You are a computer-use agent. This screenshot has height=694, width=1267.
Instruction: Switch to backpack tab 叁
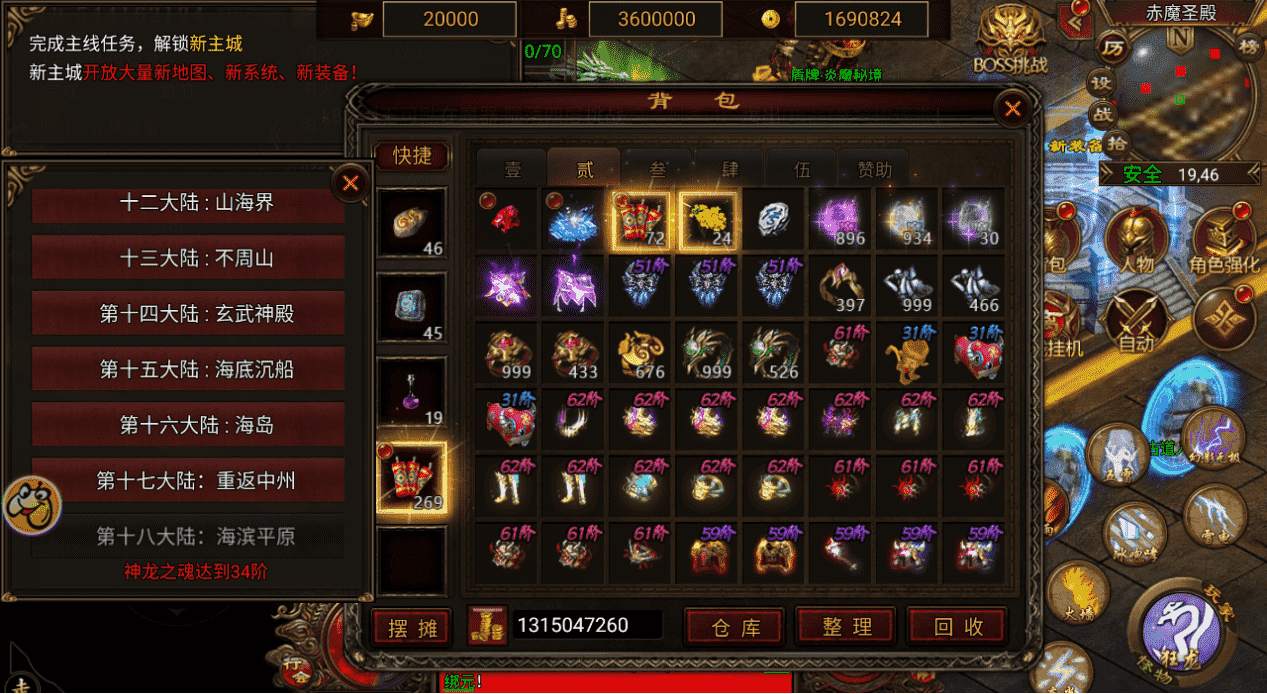tap(657, 170)
